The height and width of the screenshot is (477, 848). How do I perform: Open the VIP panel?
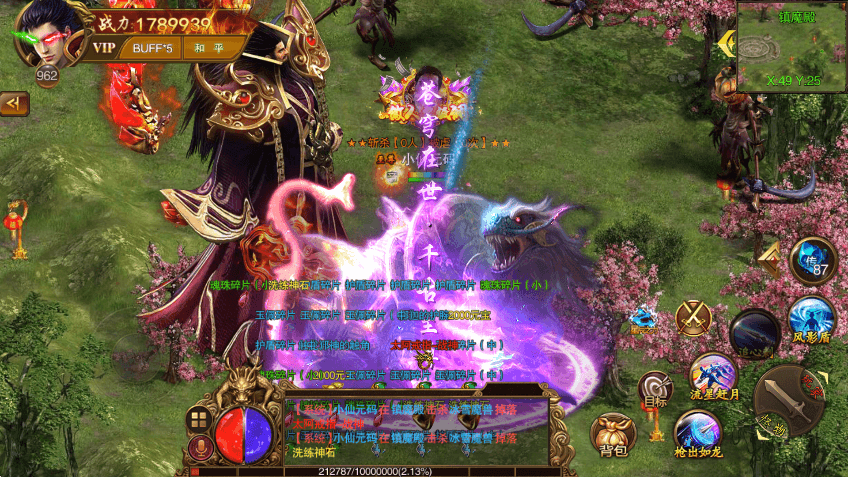[x=104, y=48]
